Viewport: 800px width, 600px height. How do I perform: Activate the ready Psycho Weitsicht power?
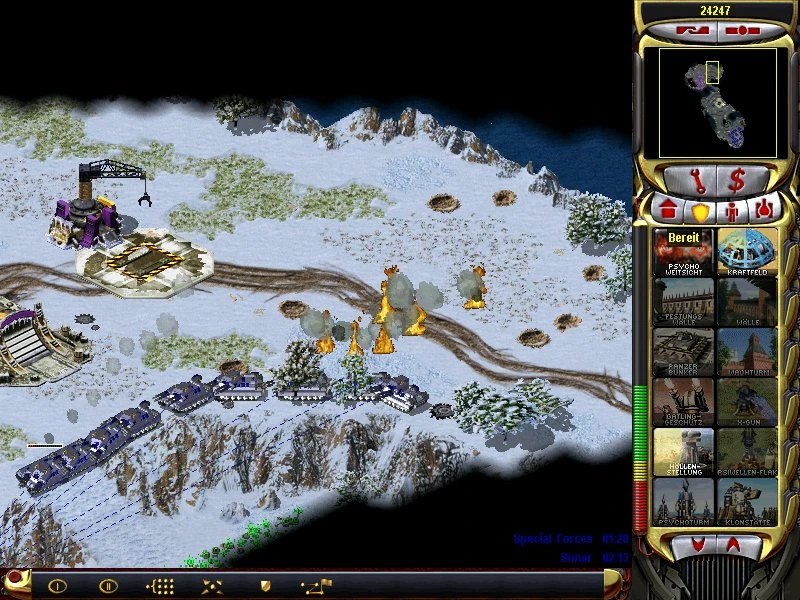[x=683, y=253]
